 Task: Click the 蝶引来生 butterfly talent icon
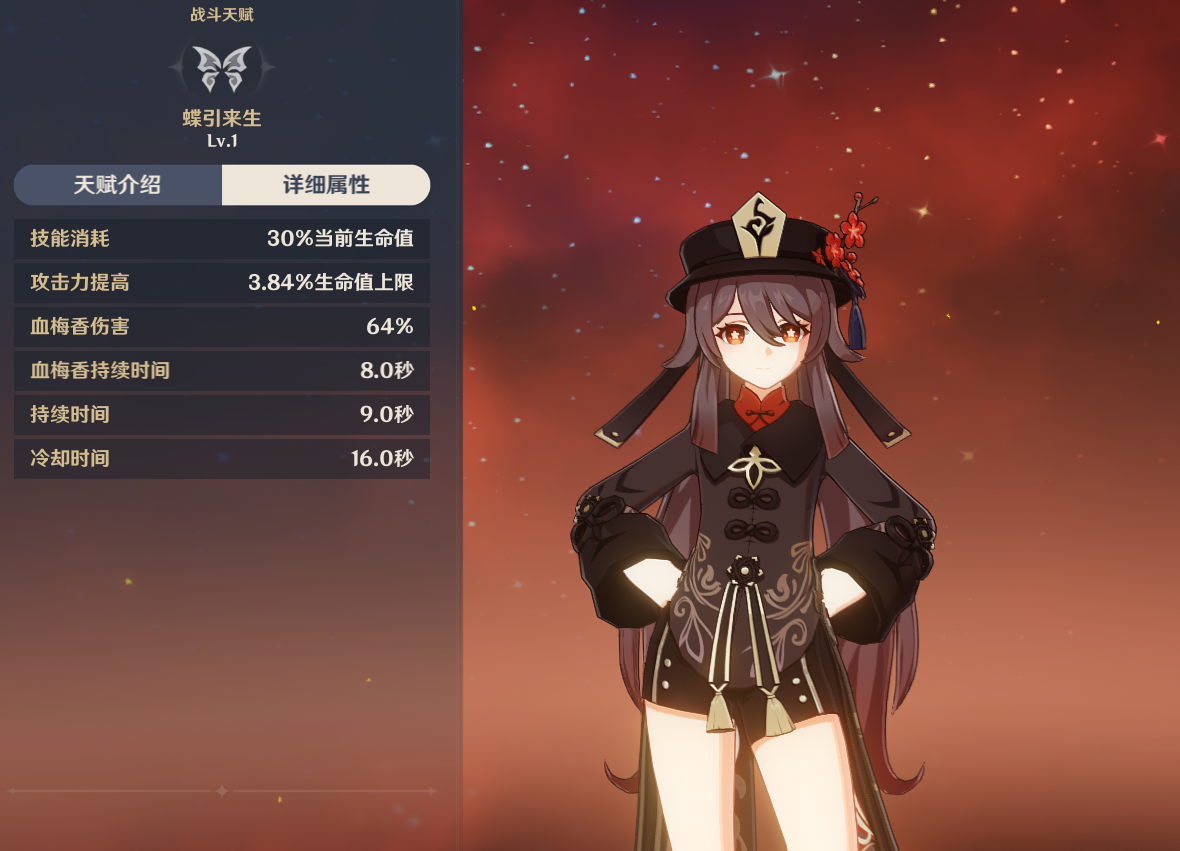point(221,67)
